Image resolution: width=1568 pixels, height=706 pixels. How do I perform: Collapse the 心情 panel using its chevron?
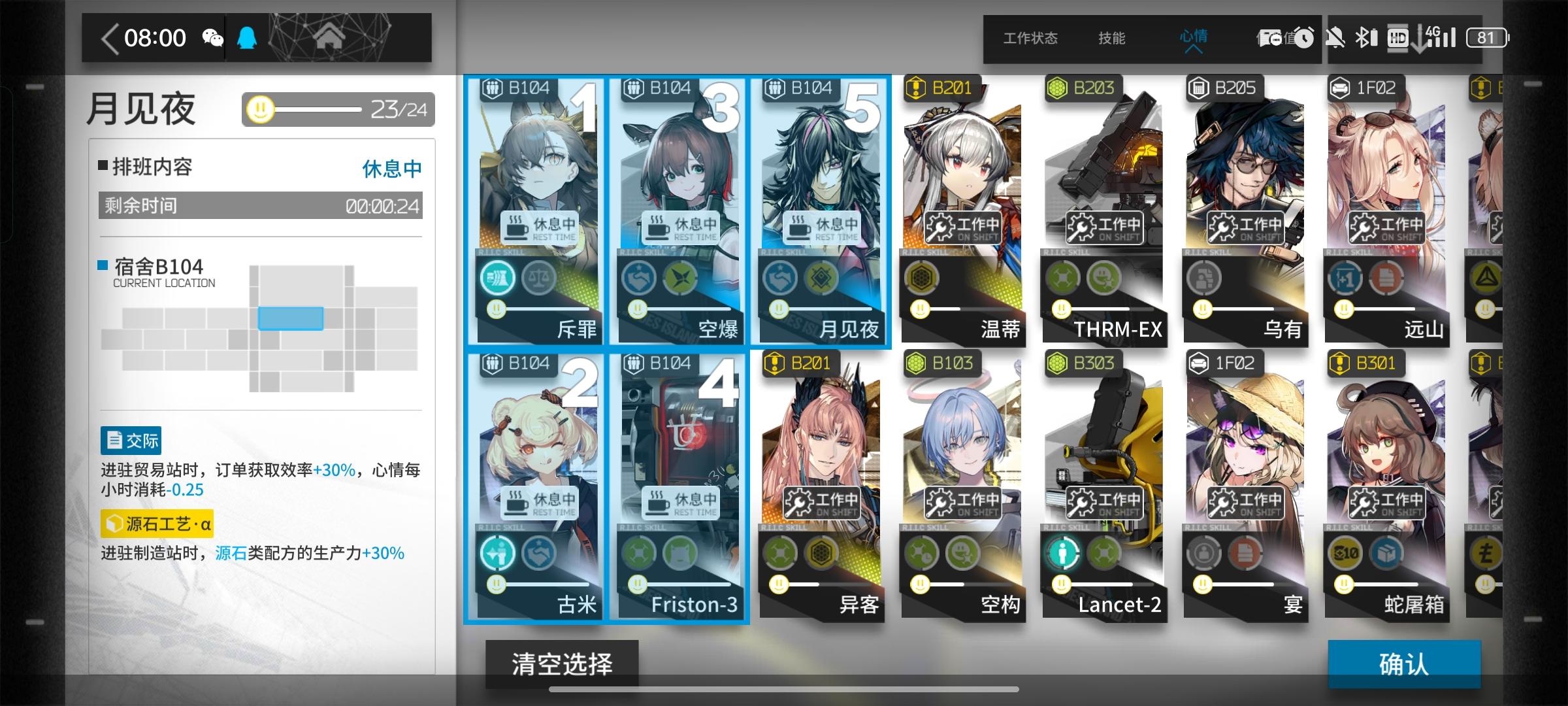coord(1195,50)
